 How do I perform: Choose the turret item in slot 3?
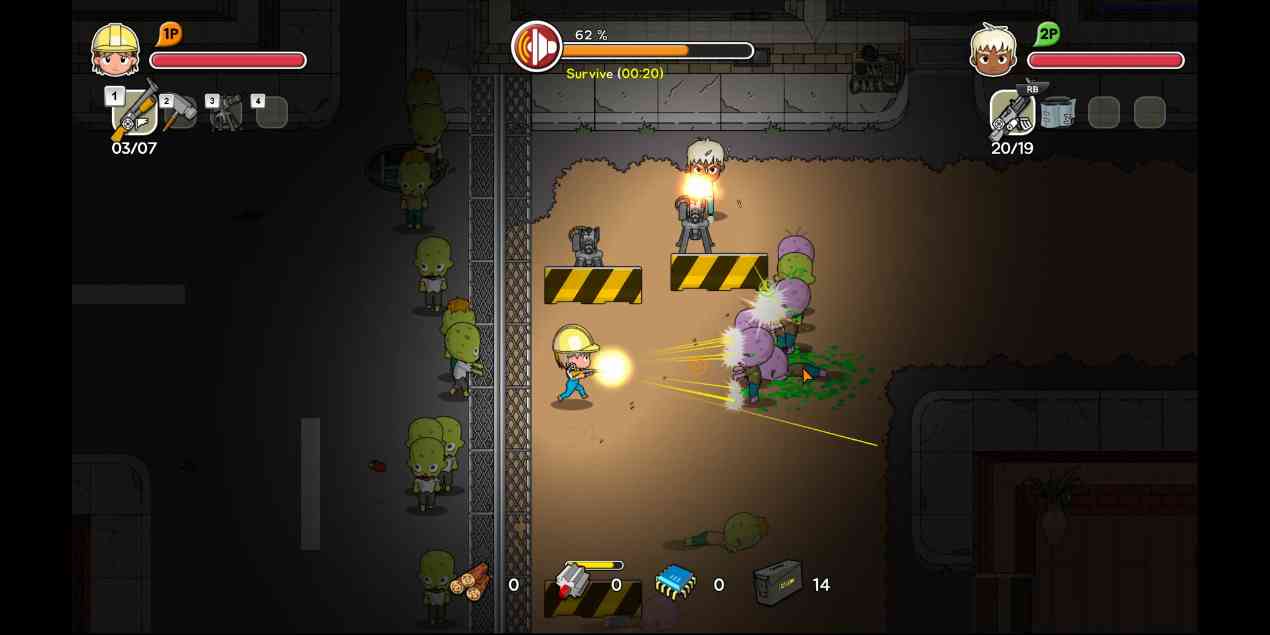[x=226, y=113]
